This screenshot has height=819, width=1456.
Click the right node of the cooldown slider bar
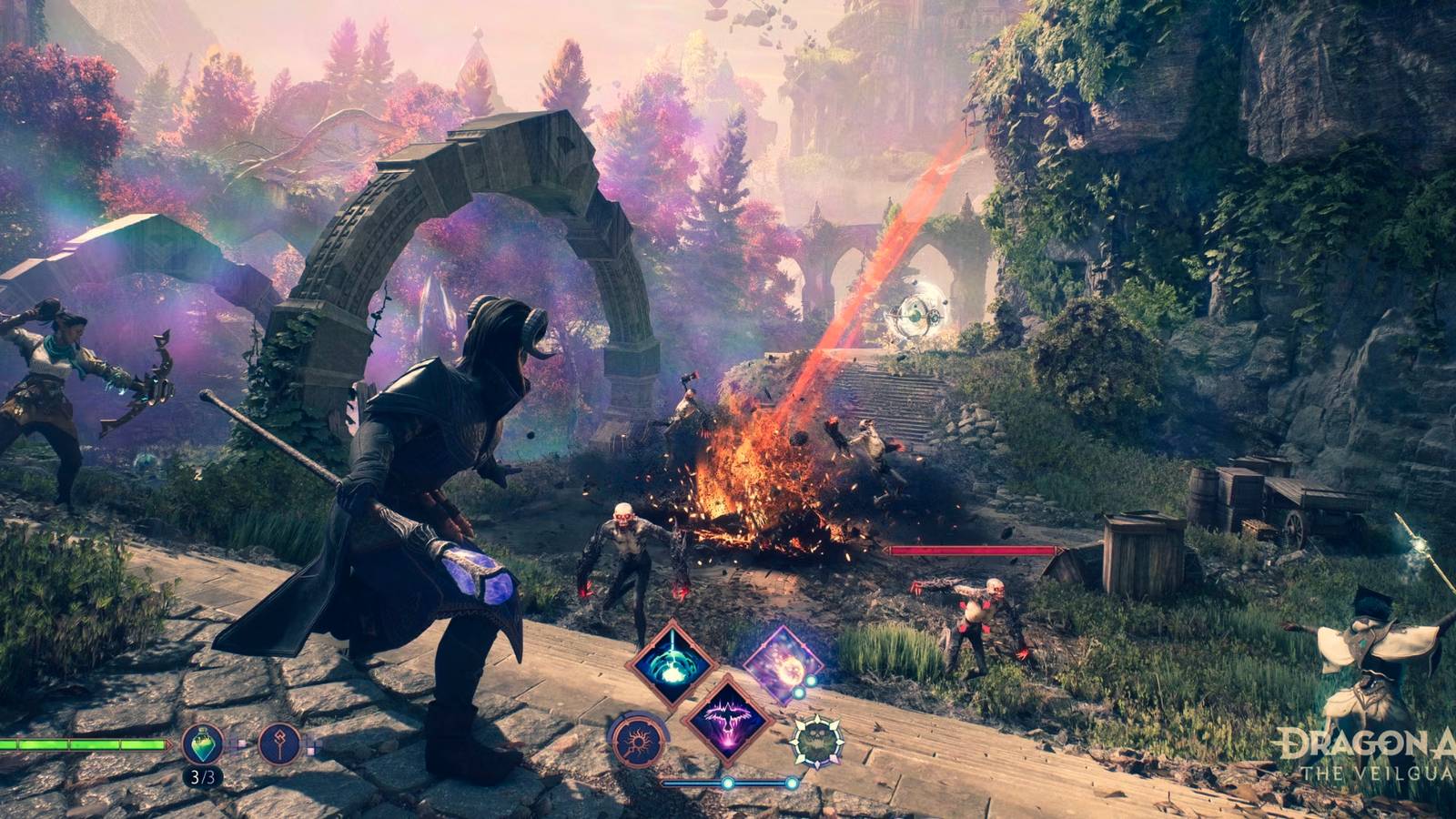pos(791,783)
